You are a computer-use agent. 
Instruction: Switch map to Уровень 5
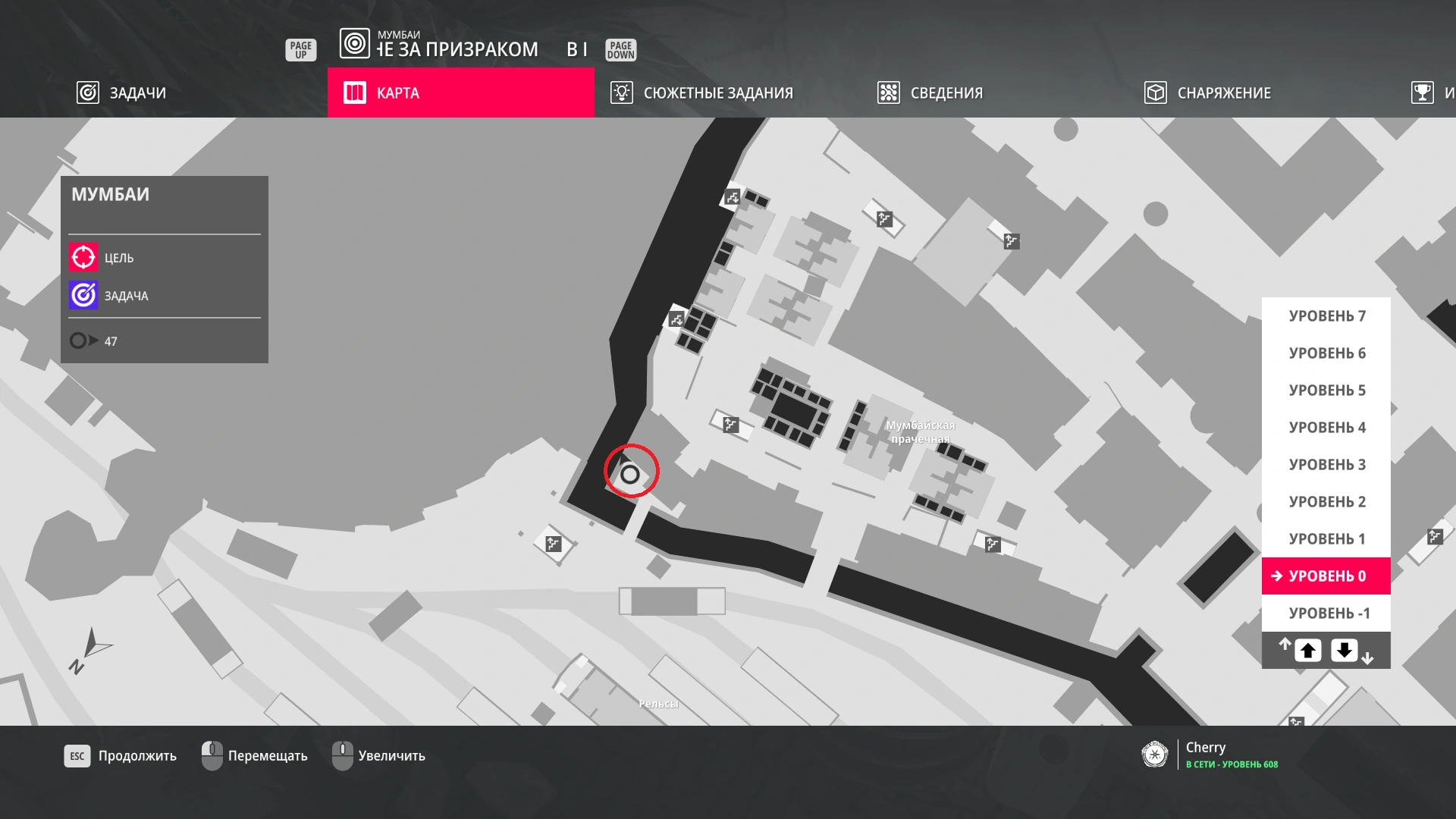tap(1326, 391)
